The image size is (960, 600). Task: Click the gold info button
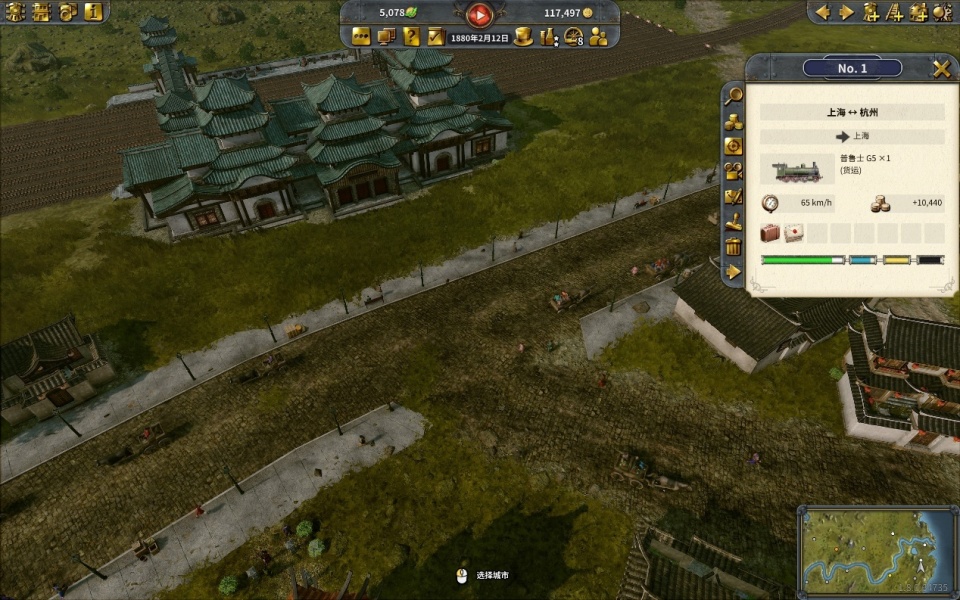[93, 12]
